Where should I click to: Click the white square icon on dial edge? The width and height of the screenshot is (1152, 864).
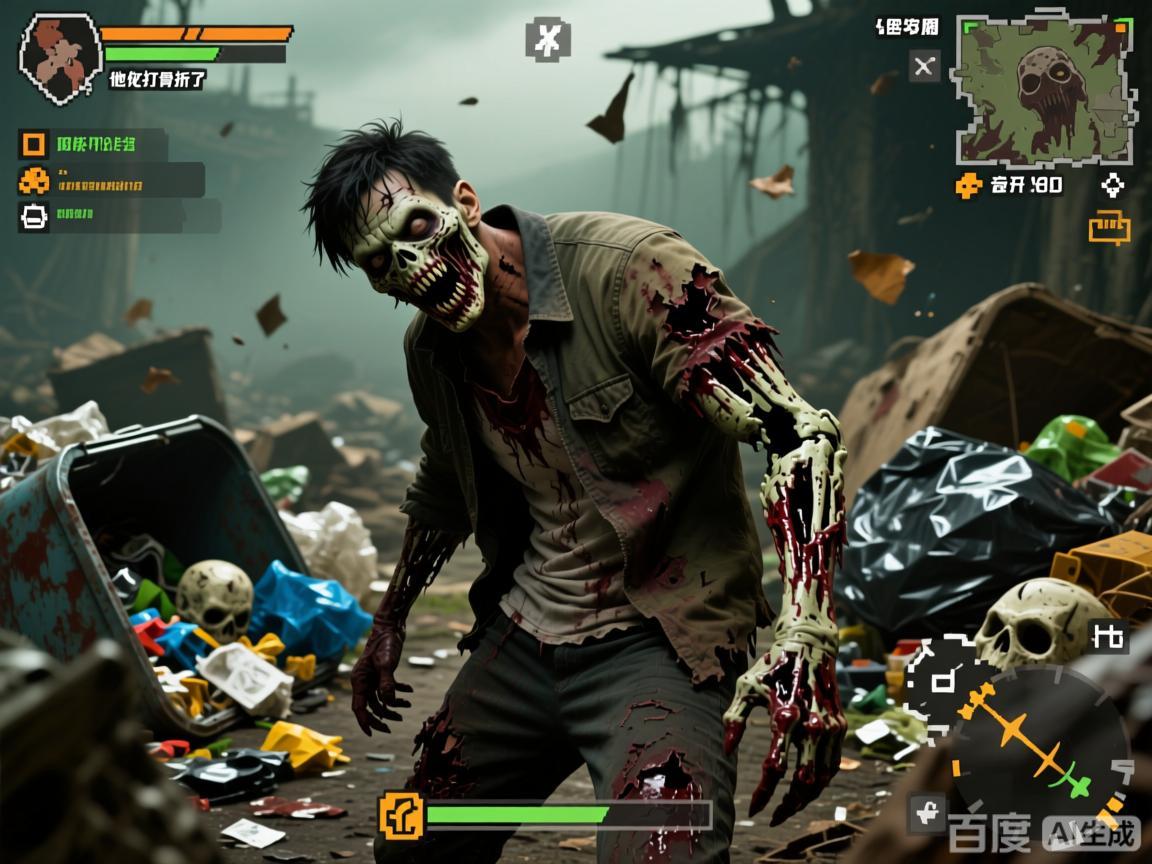(x=942, y=682)
